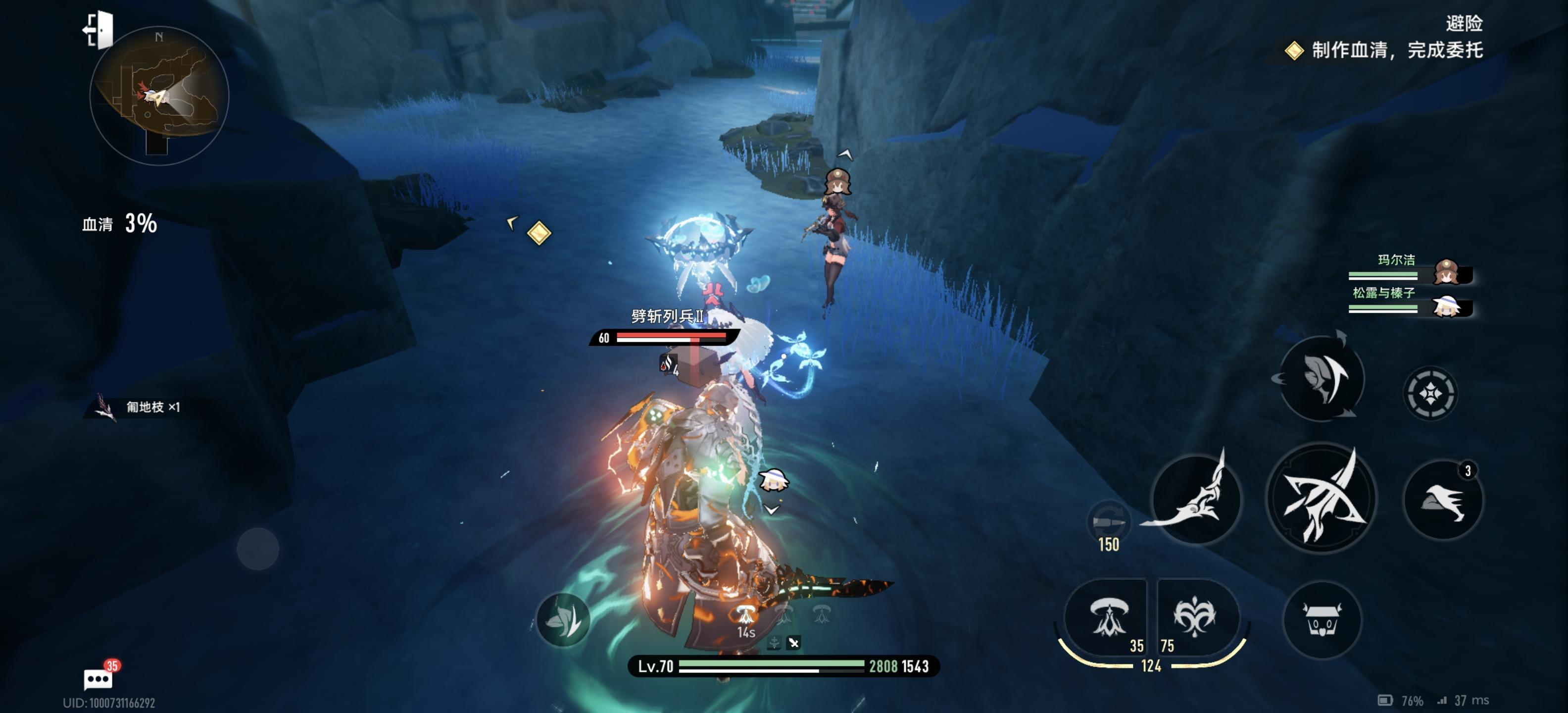Use the ranged weapon attack button
This screenshot has height=713, width=1568.
point(1195,498)
